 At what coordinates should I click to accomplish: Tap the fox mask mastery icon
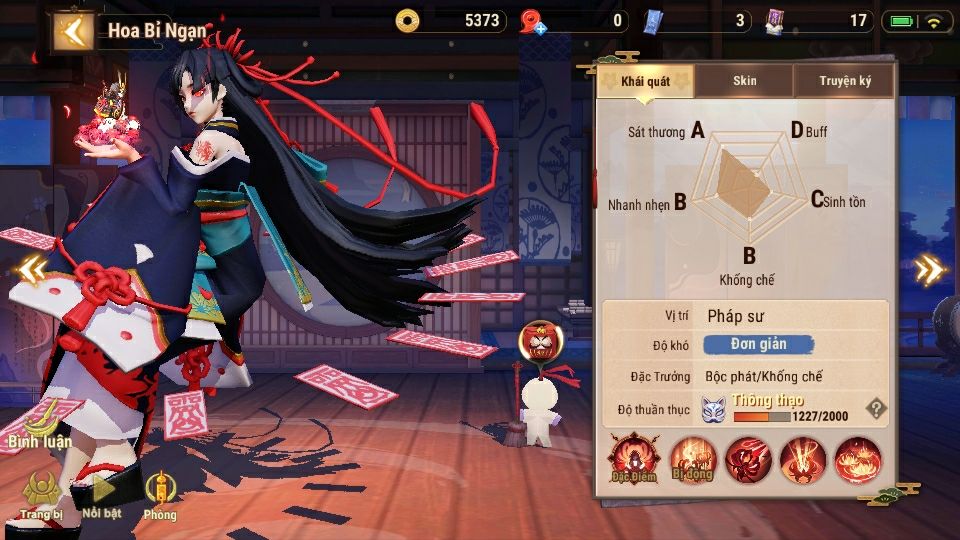pyautogui.click(x=712, y=408)
